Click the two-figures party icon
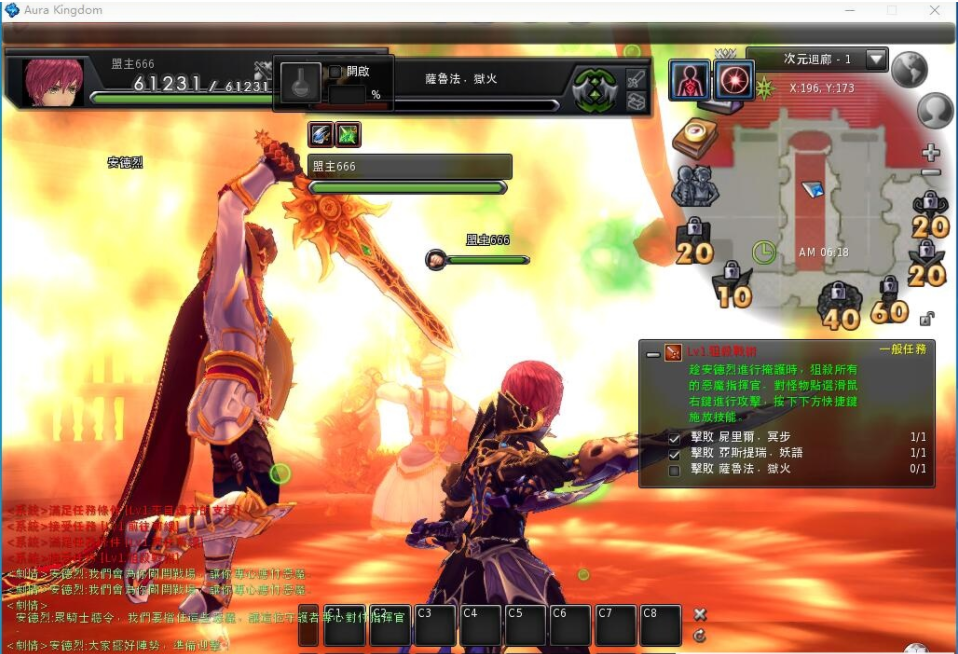The width and height of the screenshot is (958, 654). pos(691,185)
